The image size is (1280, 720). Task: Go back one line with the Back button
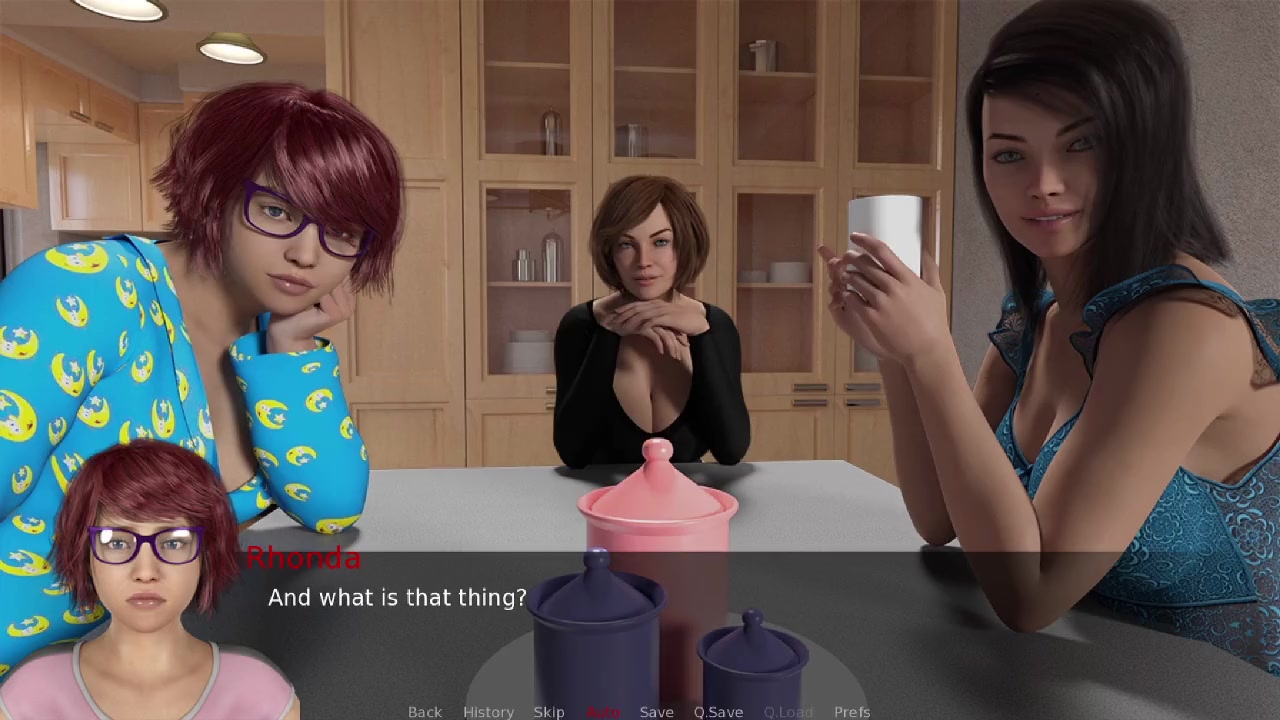click(x=424, y=711)
